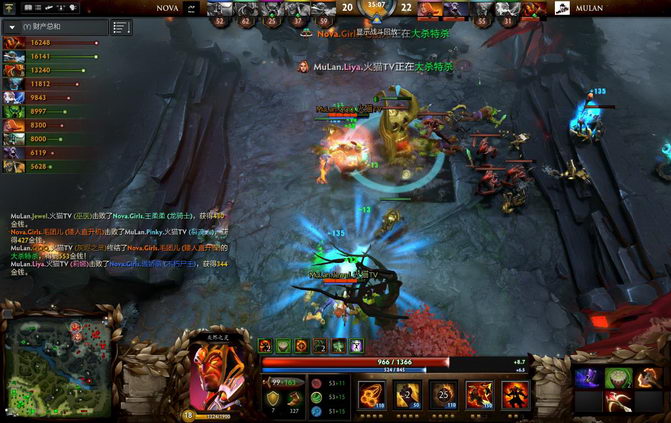671x423 pixels.
Task: Select the green-glowing item in the inventory
Action: pyautogui.click(x=617, y=378)
